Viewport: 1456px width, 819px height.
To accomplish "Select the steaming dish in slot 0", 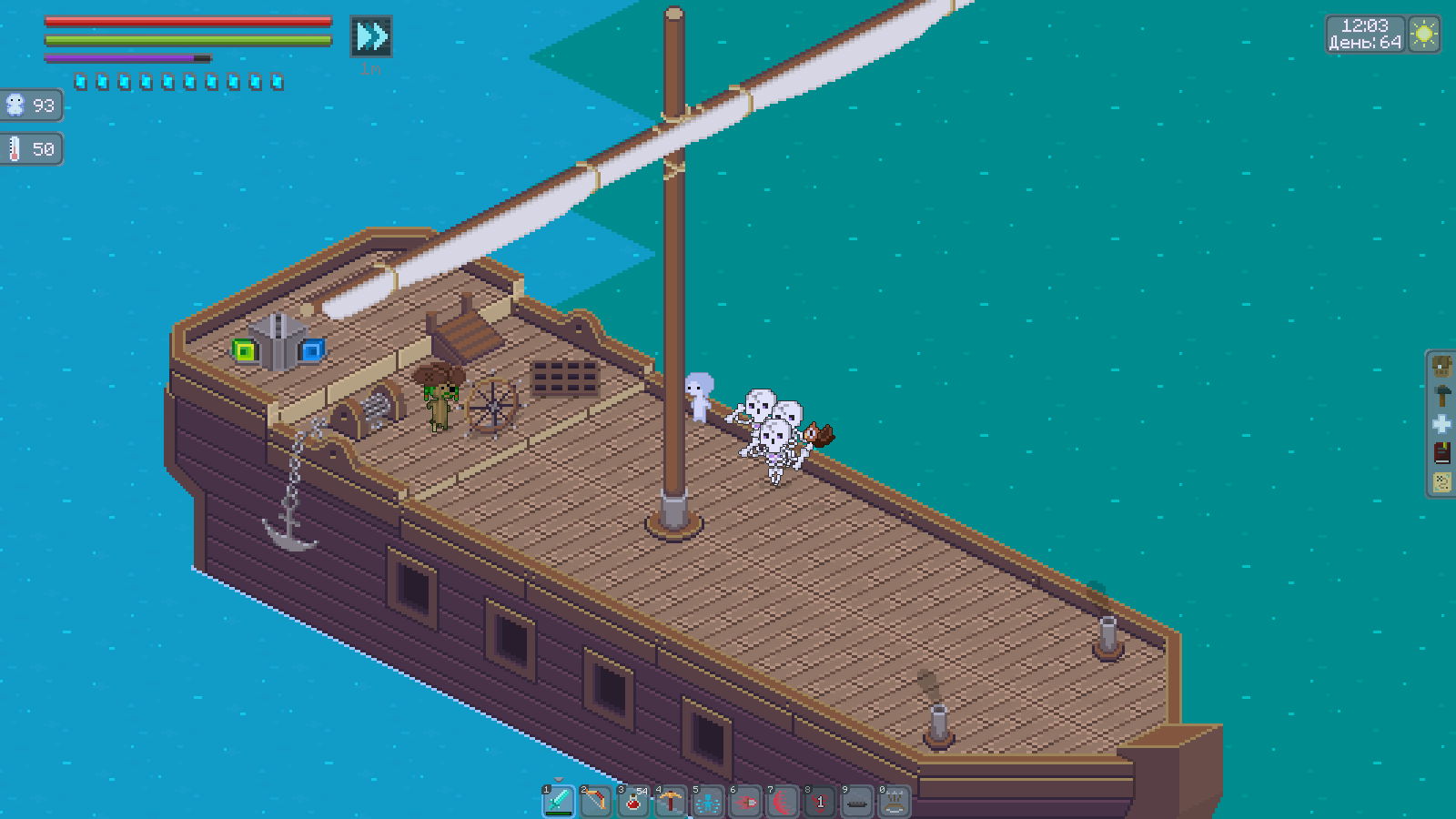I will point(895,802).
